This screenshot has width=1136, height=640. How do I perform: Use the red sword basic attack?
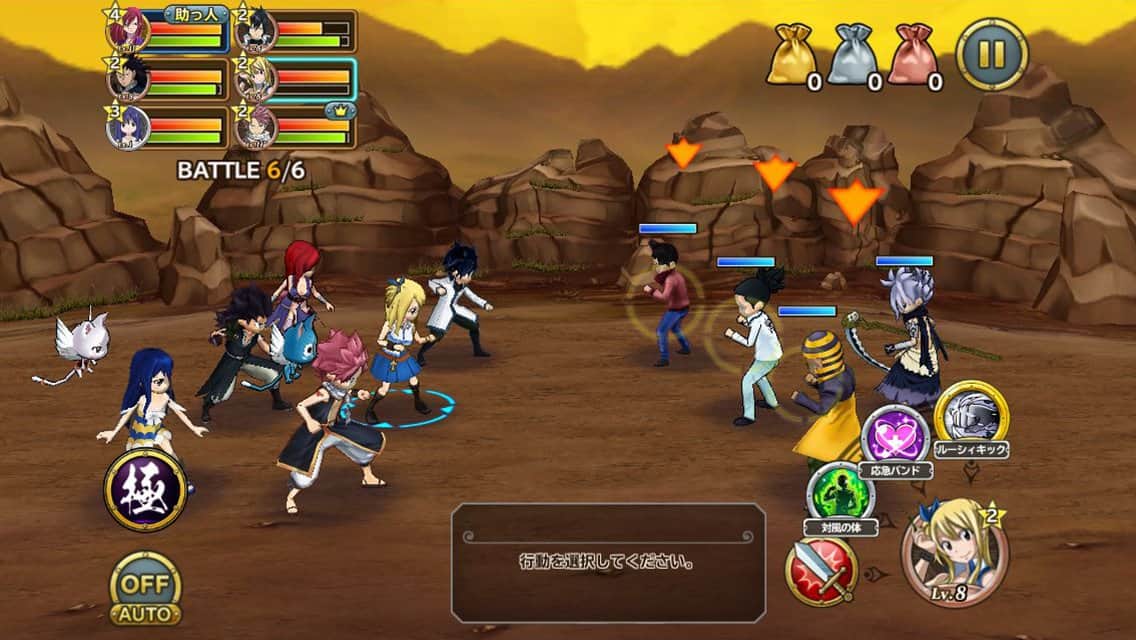pos(820,571)
